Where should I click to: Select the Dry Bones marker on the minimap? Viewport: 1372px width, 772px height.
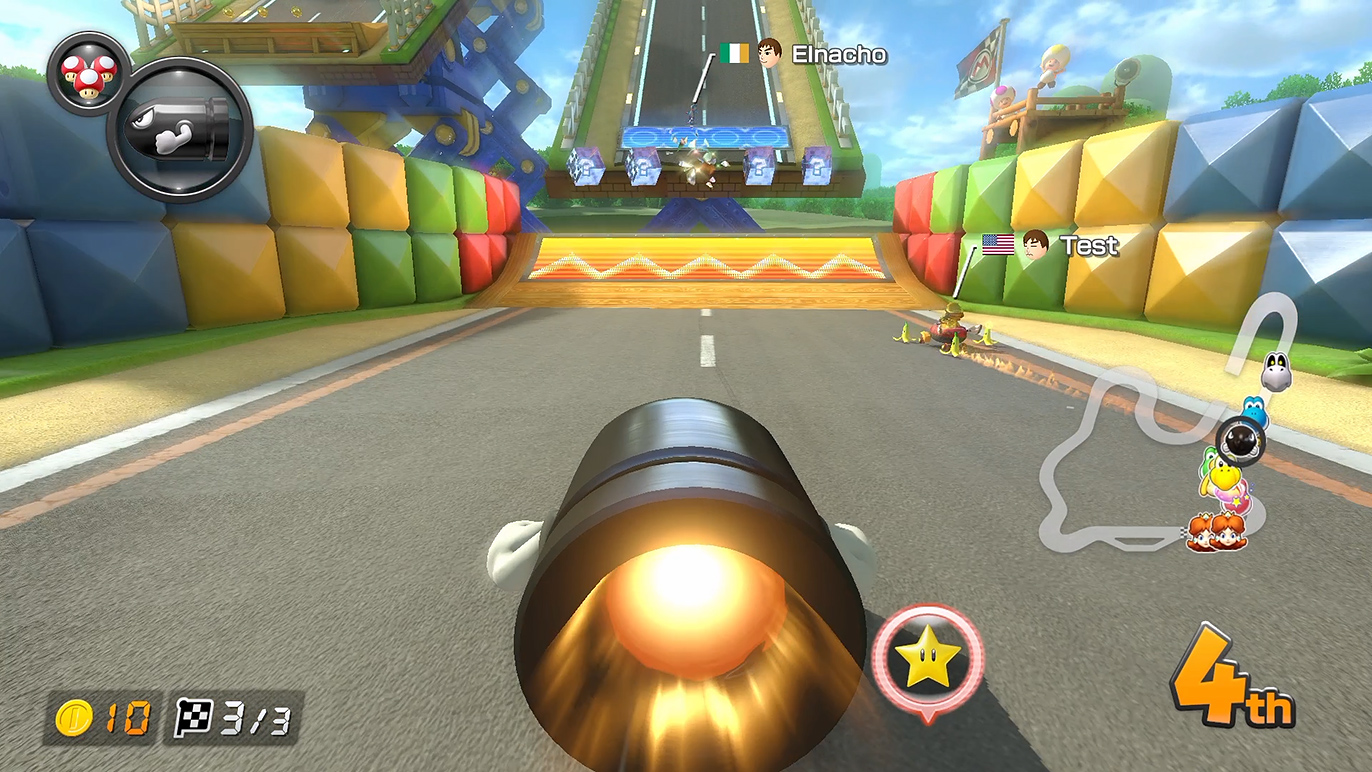pyautogui.click(x=1275, y=372)
